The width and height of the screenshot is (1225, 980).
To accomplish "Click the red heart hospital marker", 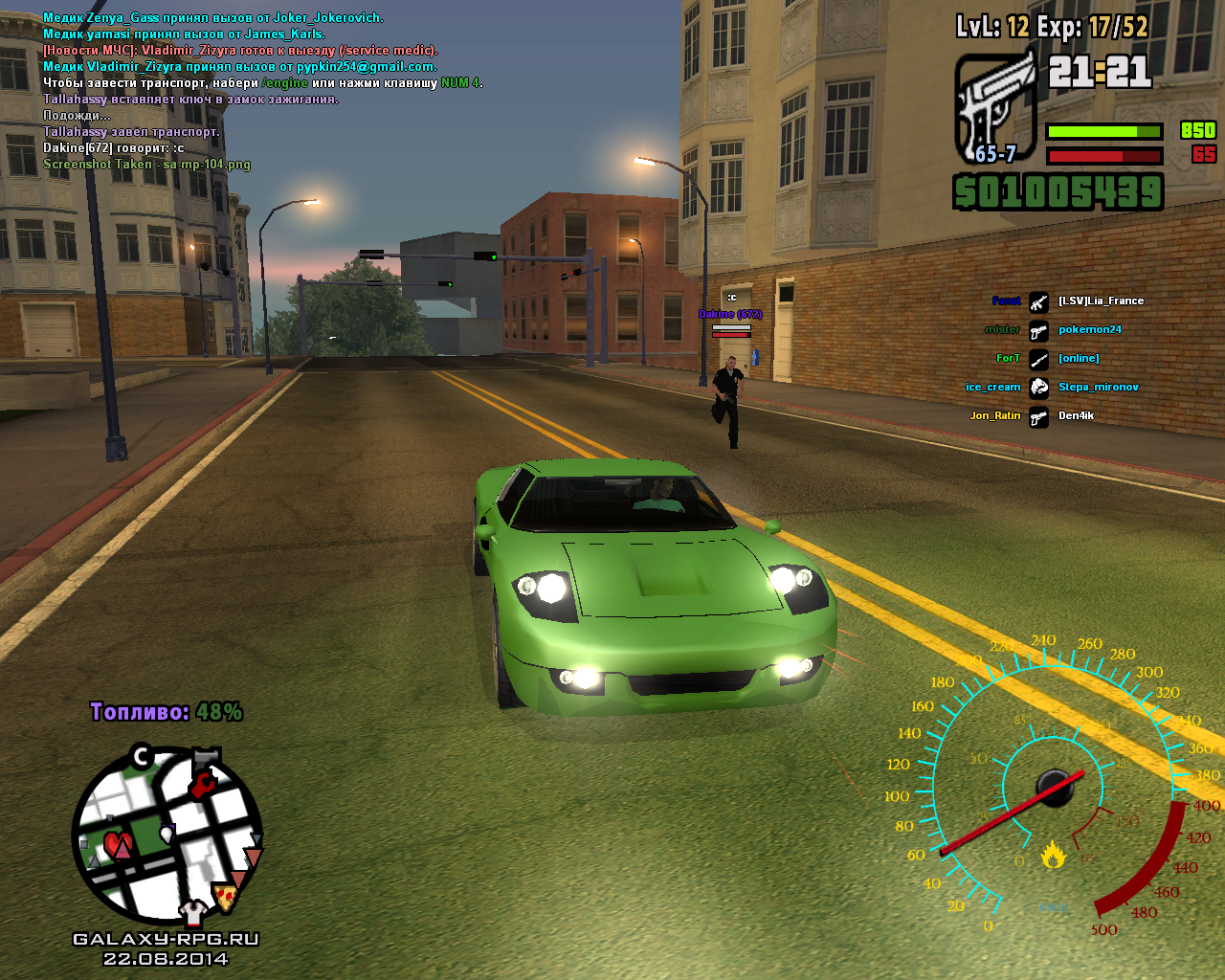I will point(118,844).
